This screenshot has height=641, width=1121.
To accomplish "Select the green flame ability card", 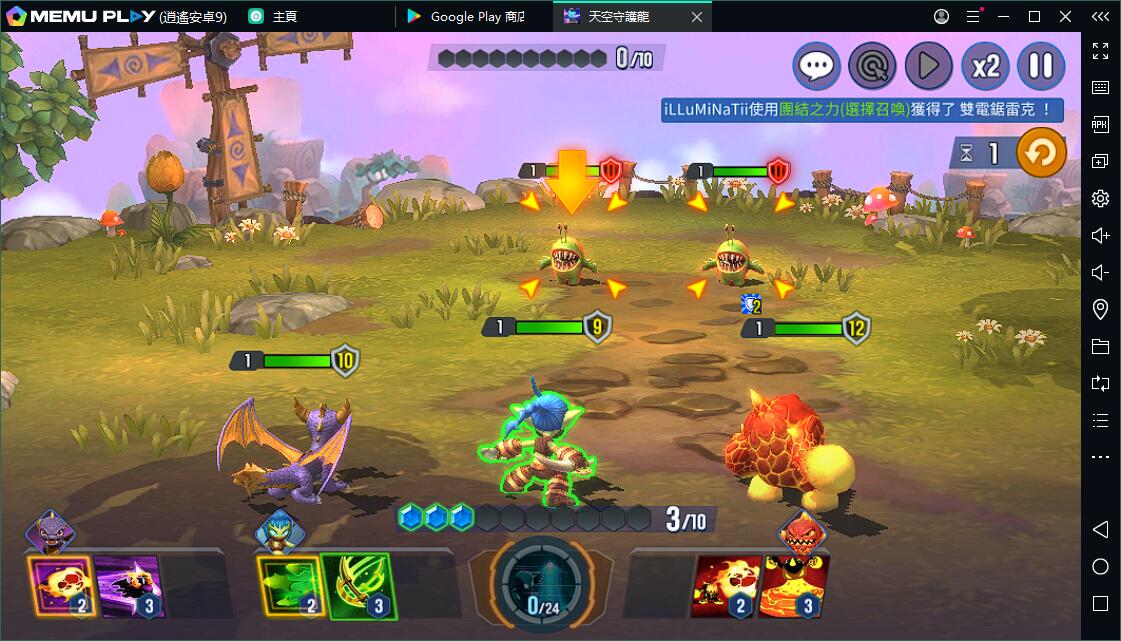I will (x=290, y=586).
